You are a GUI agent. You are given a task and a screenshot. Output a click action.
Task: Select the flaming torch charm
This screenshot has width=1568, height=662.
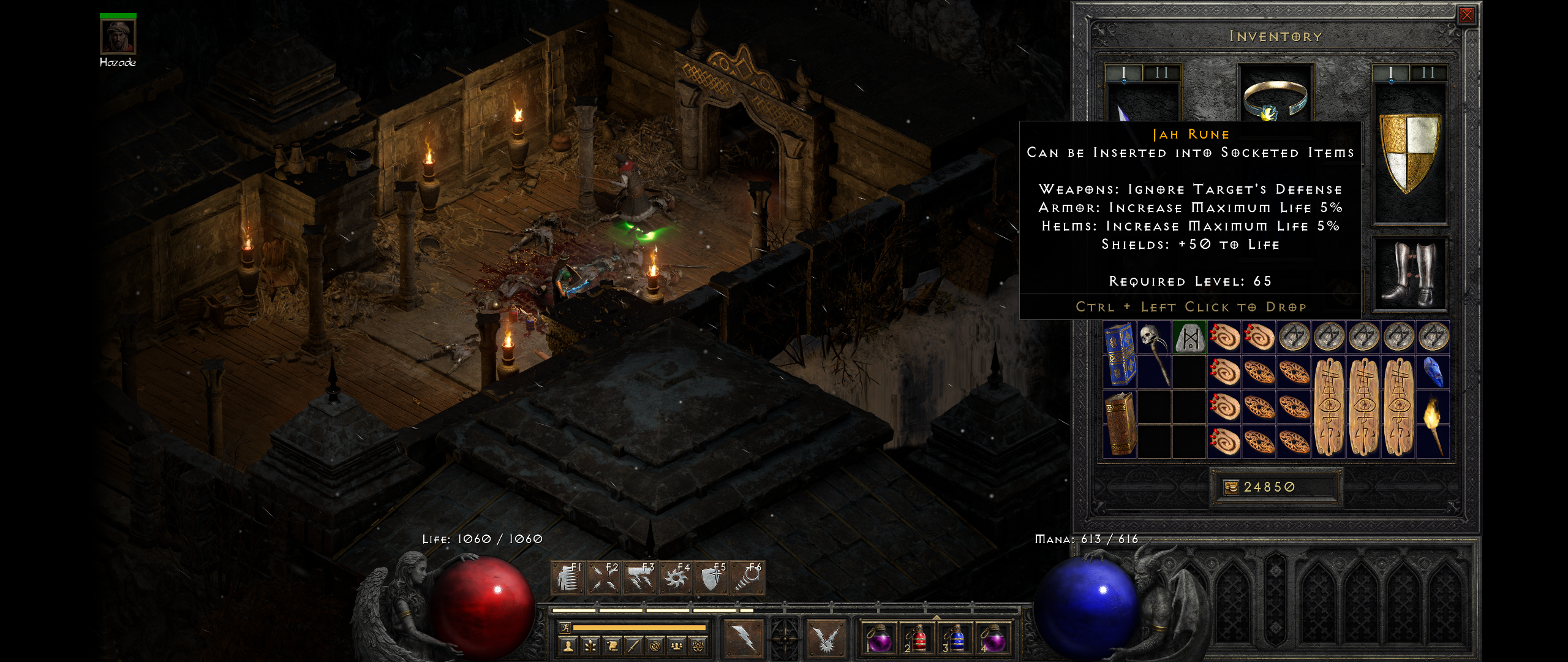[1433, 424]
